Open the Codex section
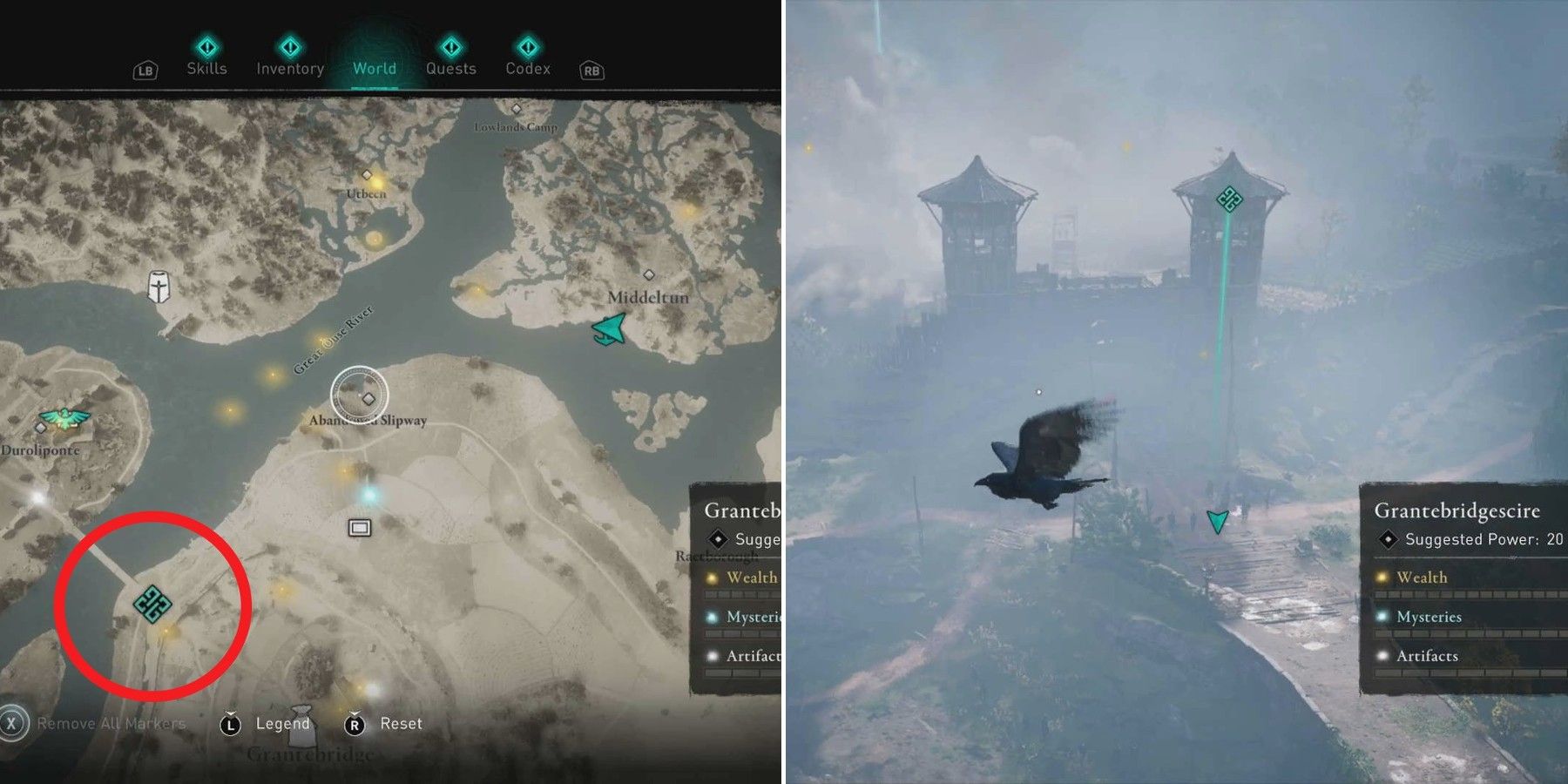Image resolution: width=1568 pixels, height=784 pixels. pyautogui.click(x=529, y=68)
